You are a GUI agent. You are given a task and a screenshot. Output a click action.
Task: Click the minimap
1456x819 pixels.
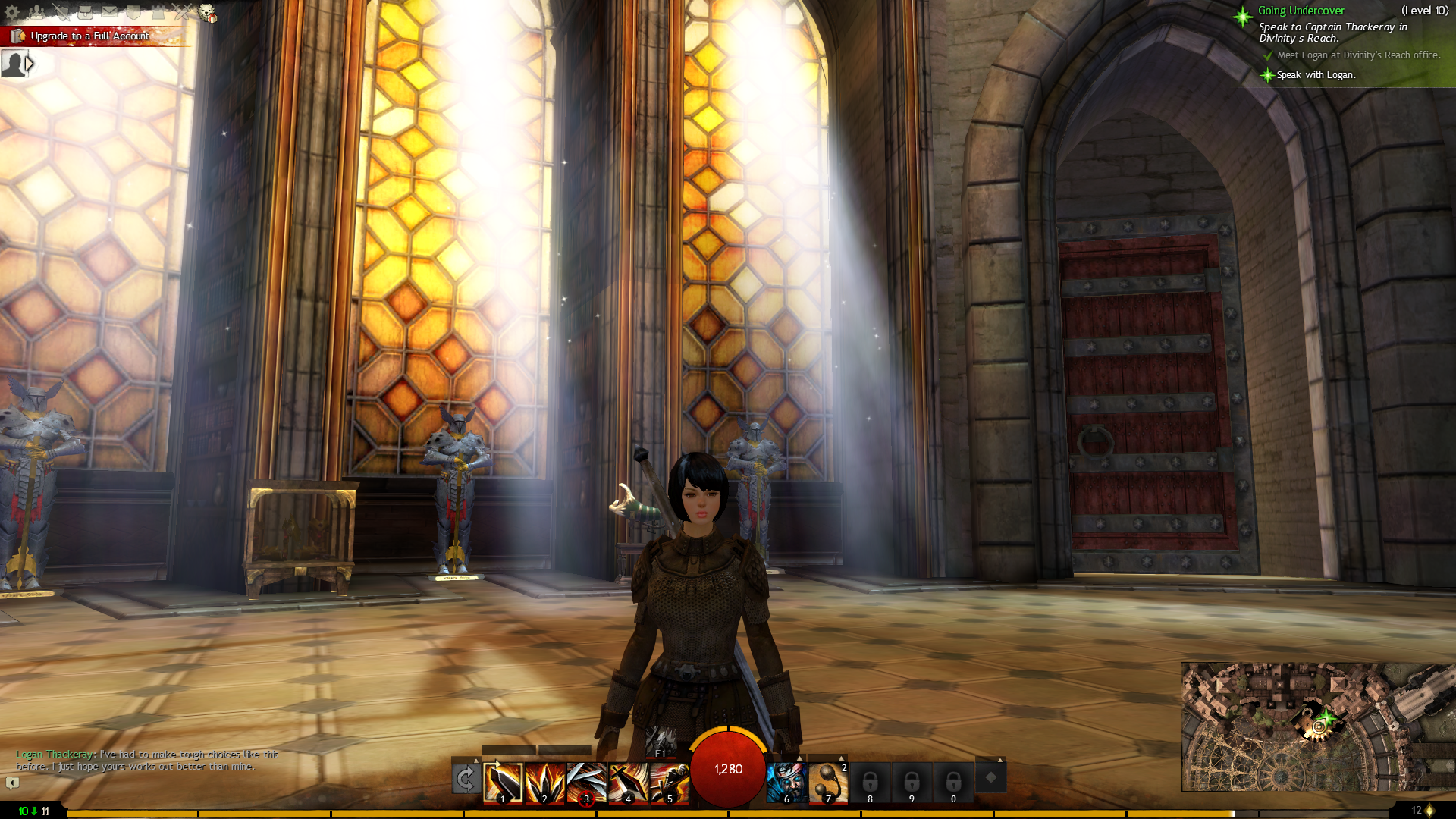click(1318, 726)
